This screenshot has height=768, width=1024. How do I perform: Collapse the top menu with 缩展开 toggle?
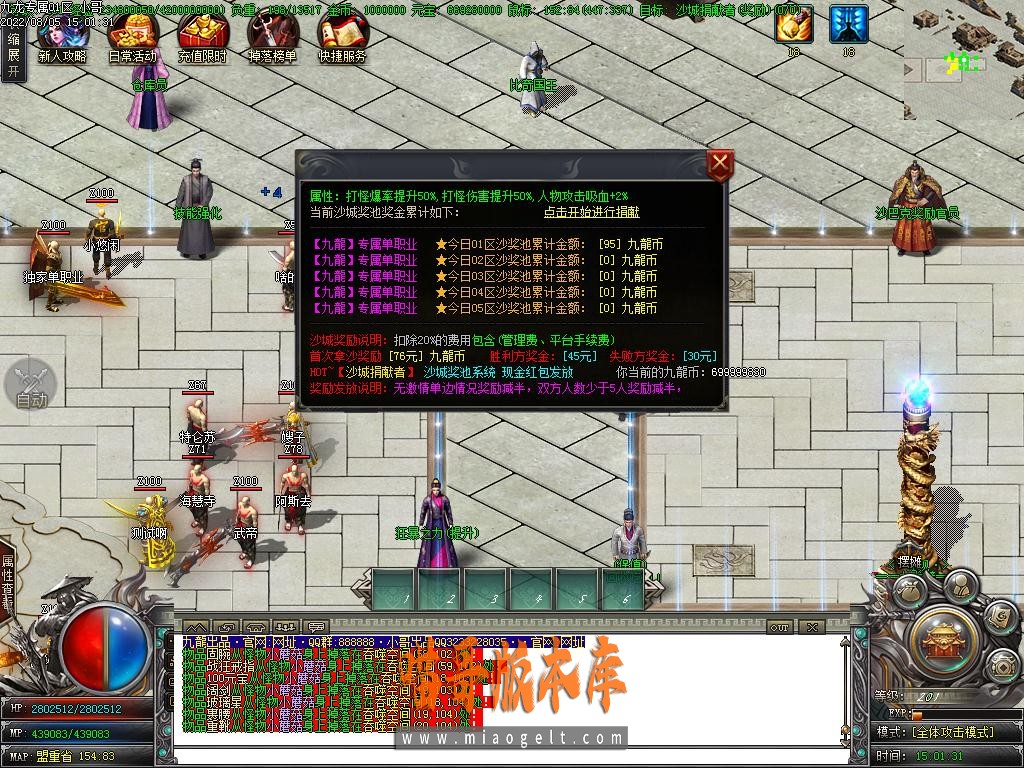click(x=13, y=54)
